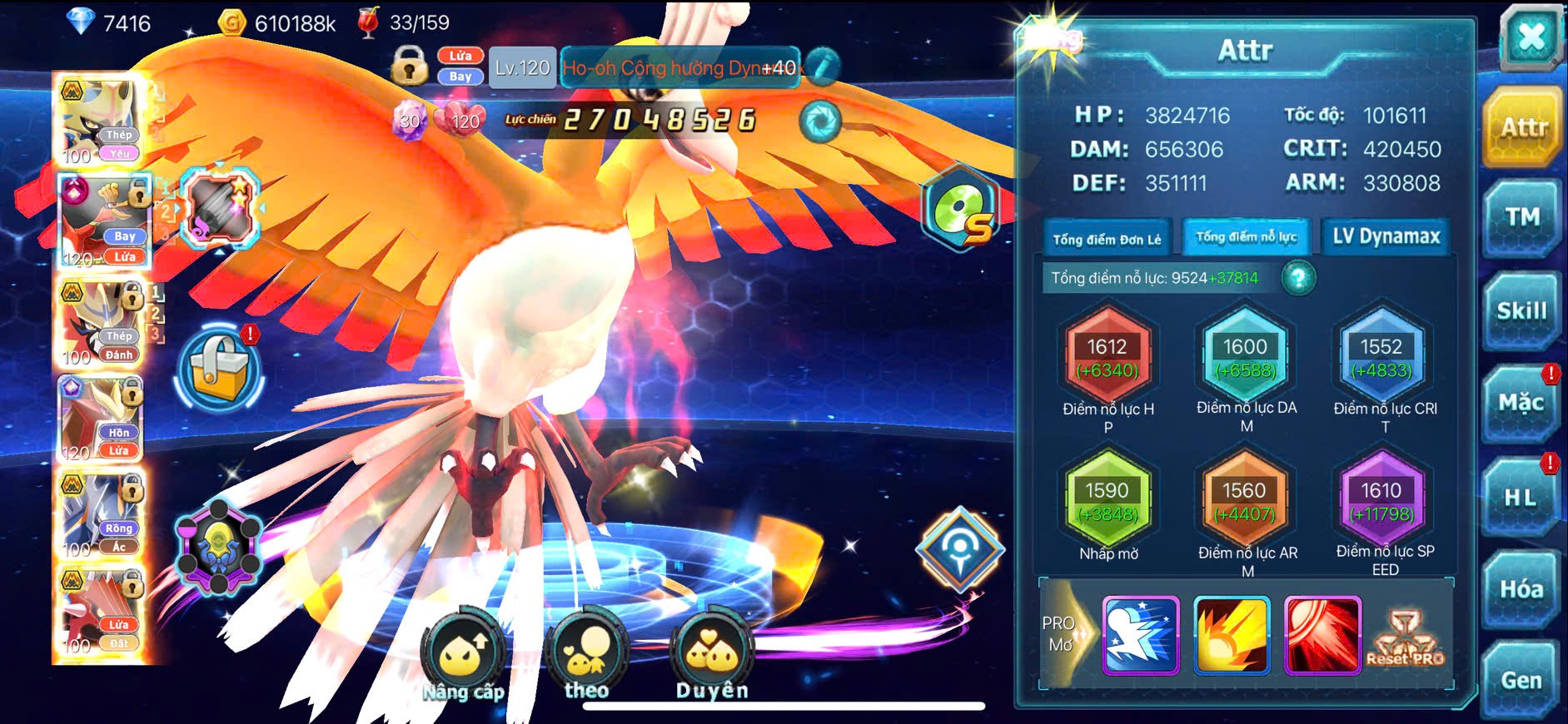
Task: Open the Skill side tab
Action: [1521, 311]
